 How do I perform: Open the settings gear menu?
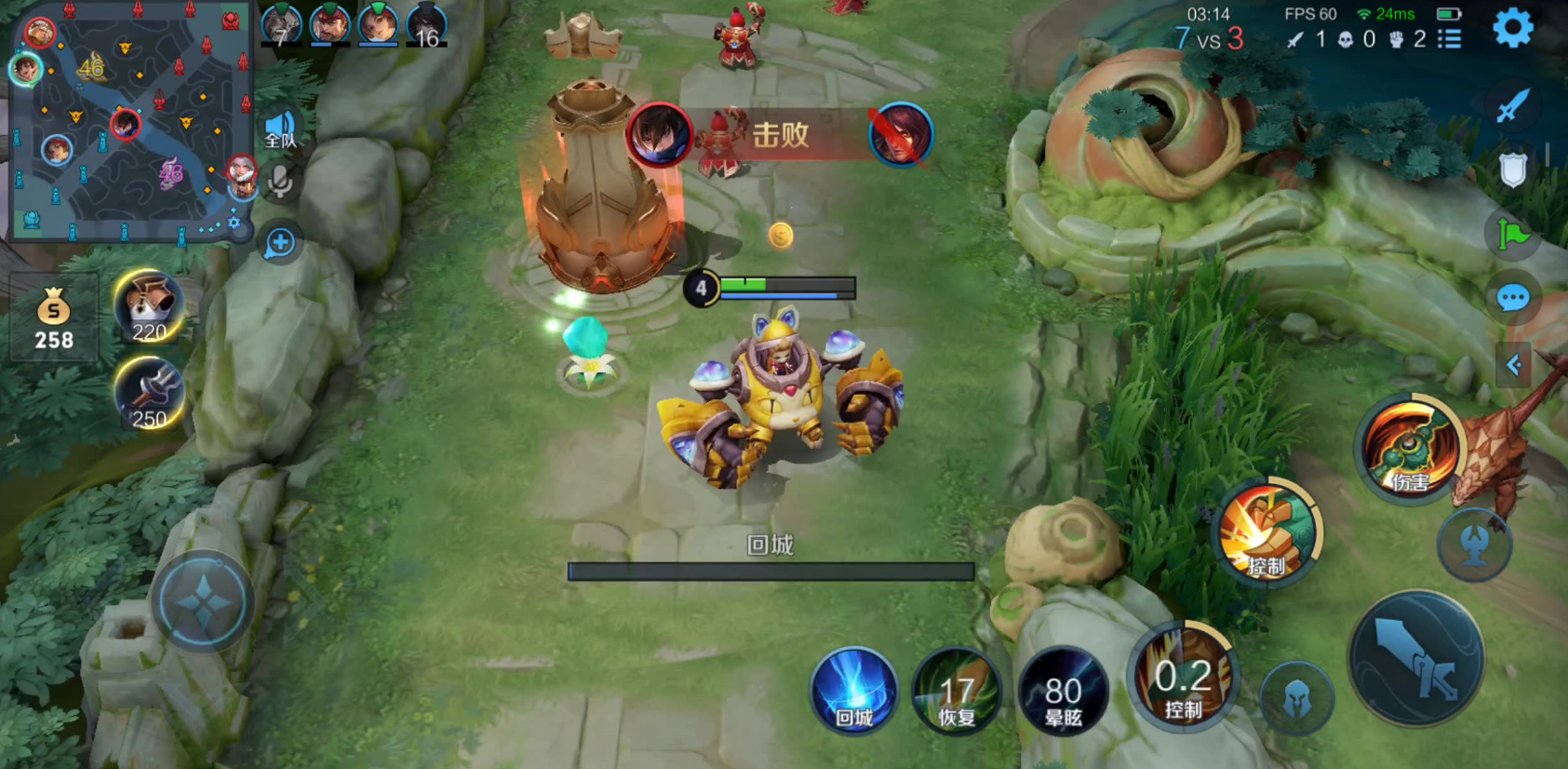[x=1512, y=29]
